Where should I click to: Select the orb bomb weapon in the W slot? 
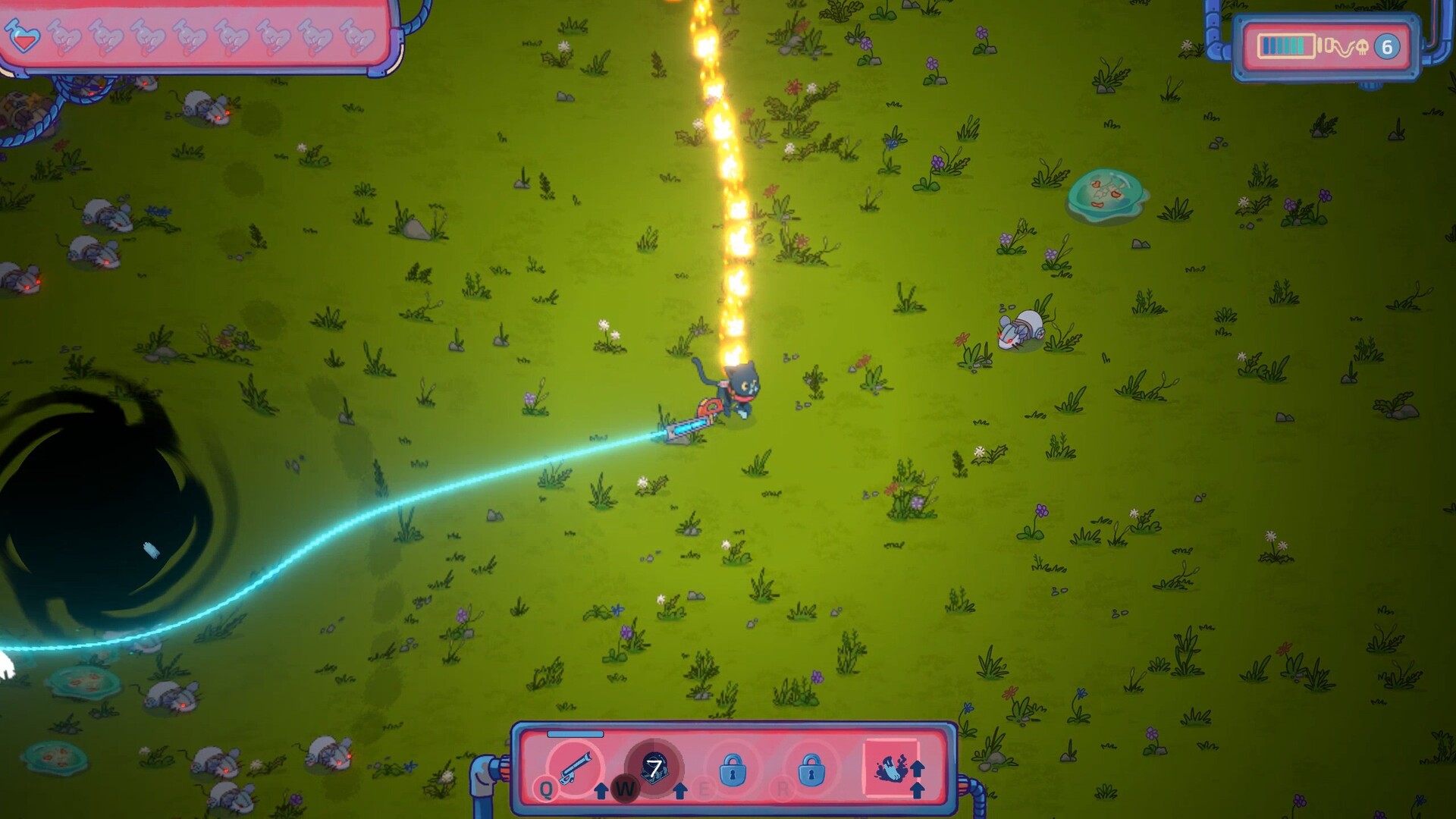[x=656, y=767]
